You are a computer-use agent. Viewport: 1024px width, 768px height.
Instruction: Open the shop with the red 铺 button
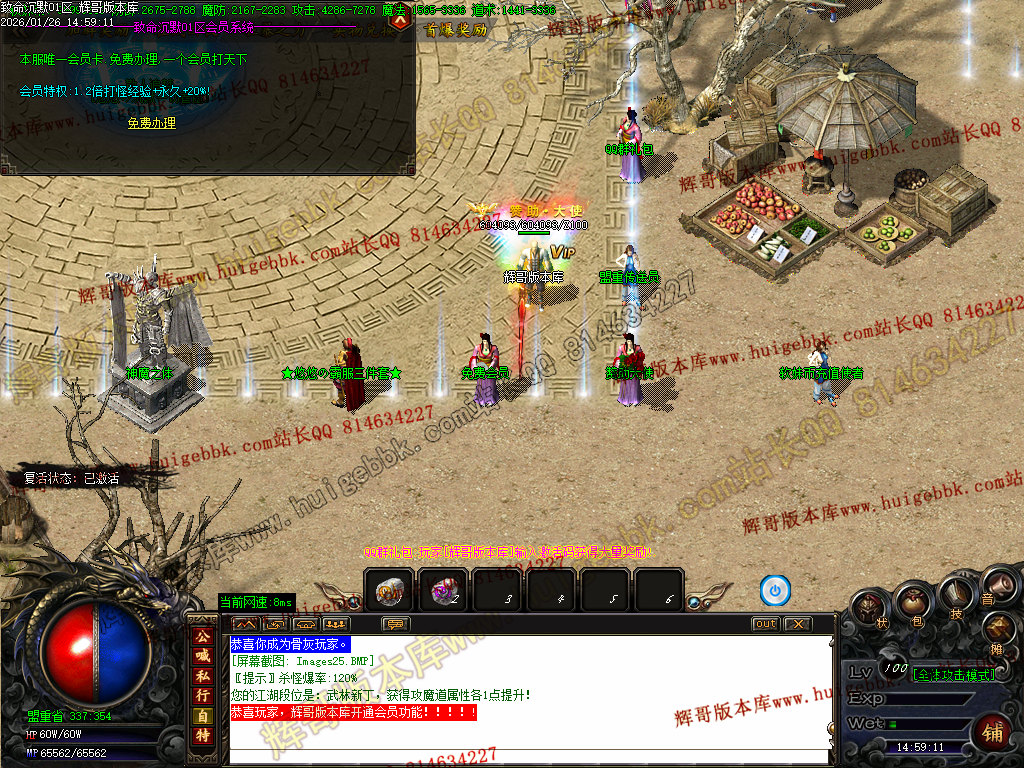coord(993,732)
